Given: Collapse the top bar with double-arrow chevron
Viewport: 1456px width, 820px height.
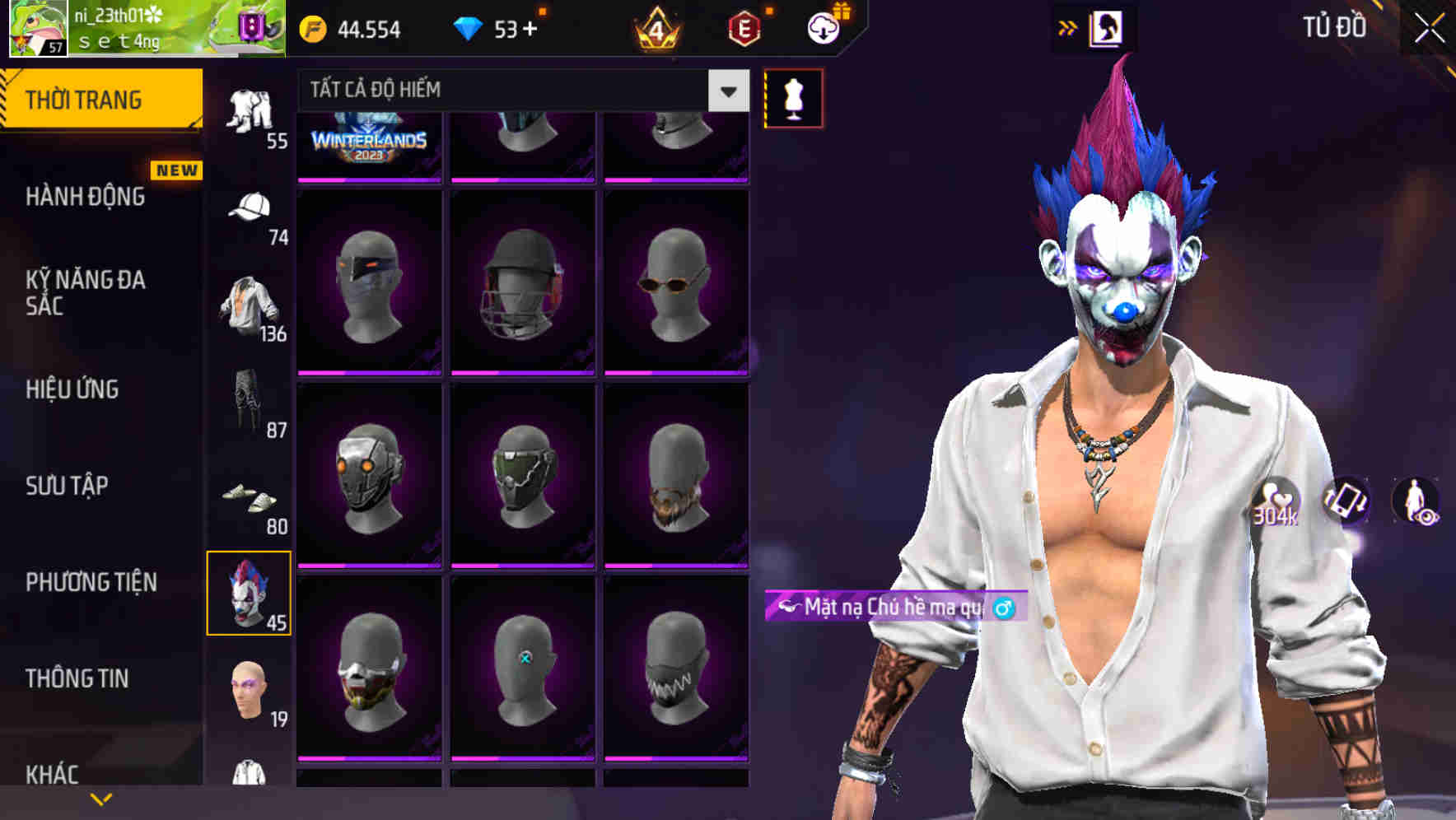Looking at the screenshot, I should point(1067,27).
